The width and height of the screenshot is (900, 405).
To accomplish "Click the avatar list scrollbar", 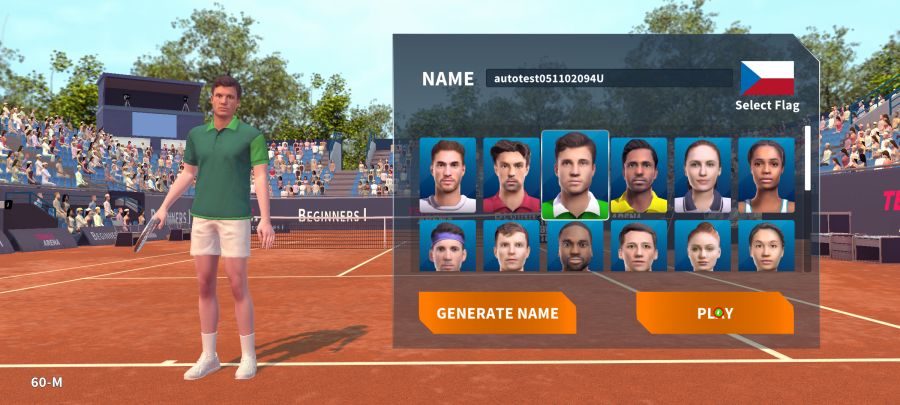I will point(808,160).
